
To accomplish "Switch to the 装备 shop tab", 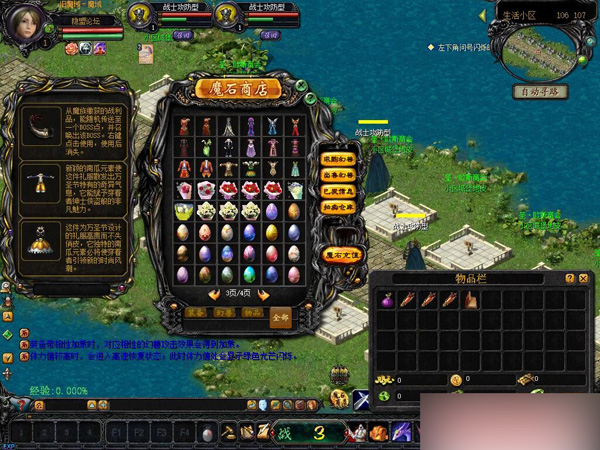I will click(x=194, y=314).
